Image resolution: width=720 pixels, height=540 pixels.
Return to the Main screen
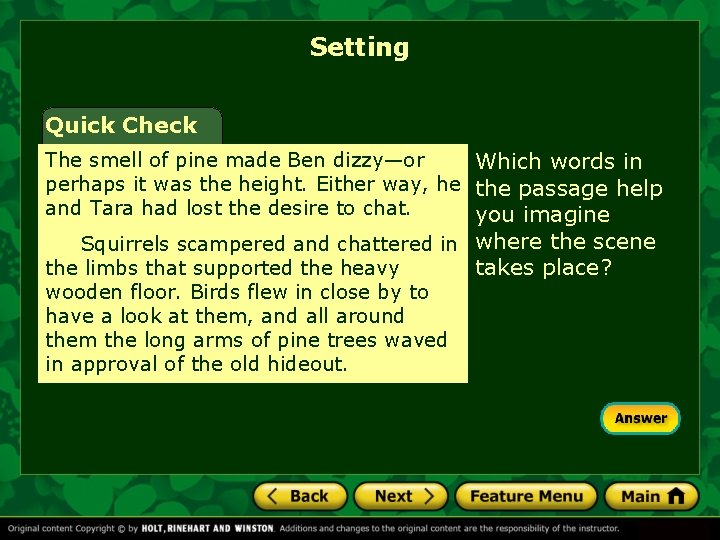(x=651, y=496)
